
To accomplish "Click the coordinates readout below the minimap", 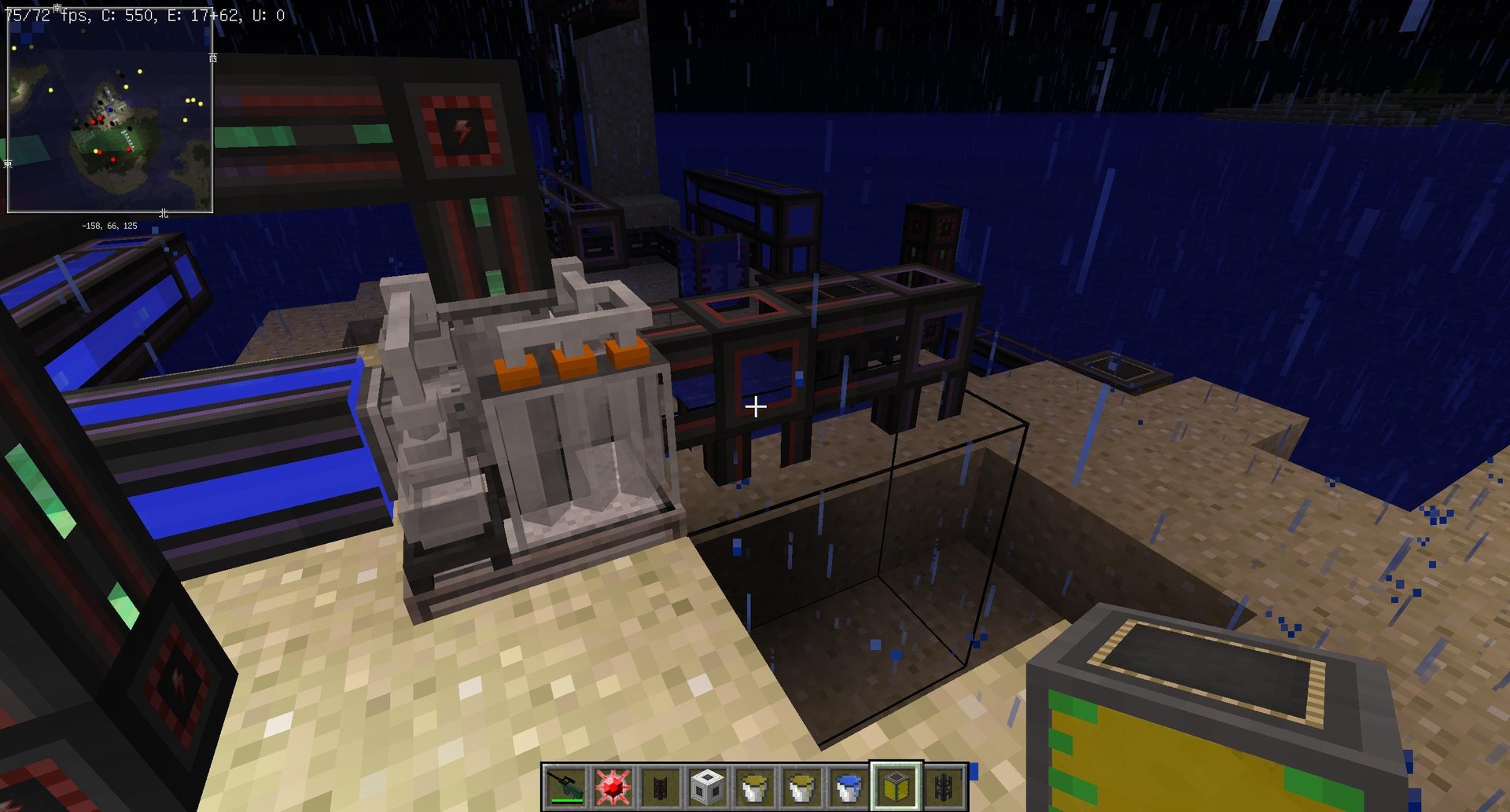I will (109, 226).
